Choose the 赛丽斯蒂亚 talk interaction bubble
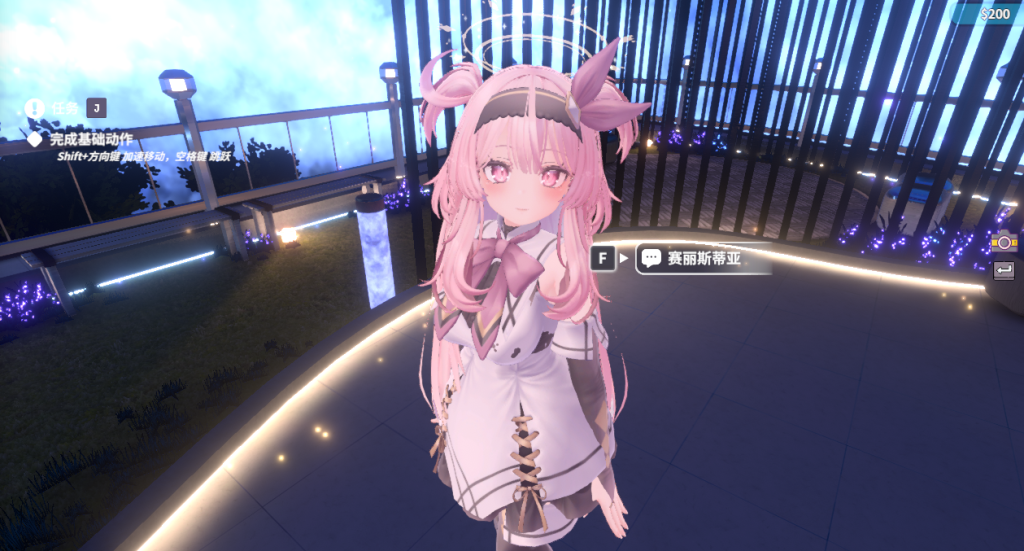This screenshot has width=1024, height=551. point(691,259)
